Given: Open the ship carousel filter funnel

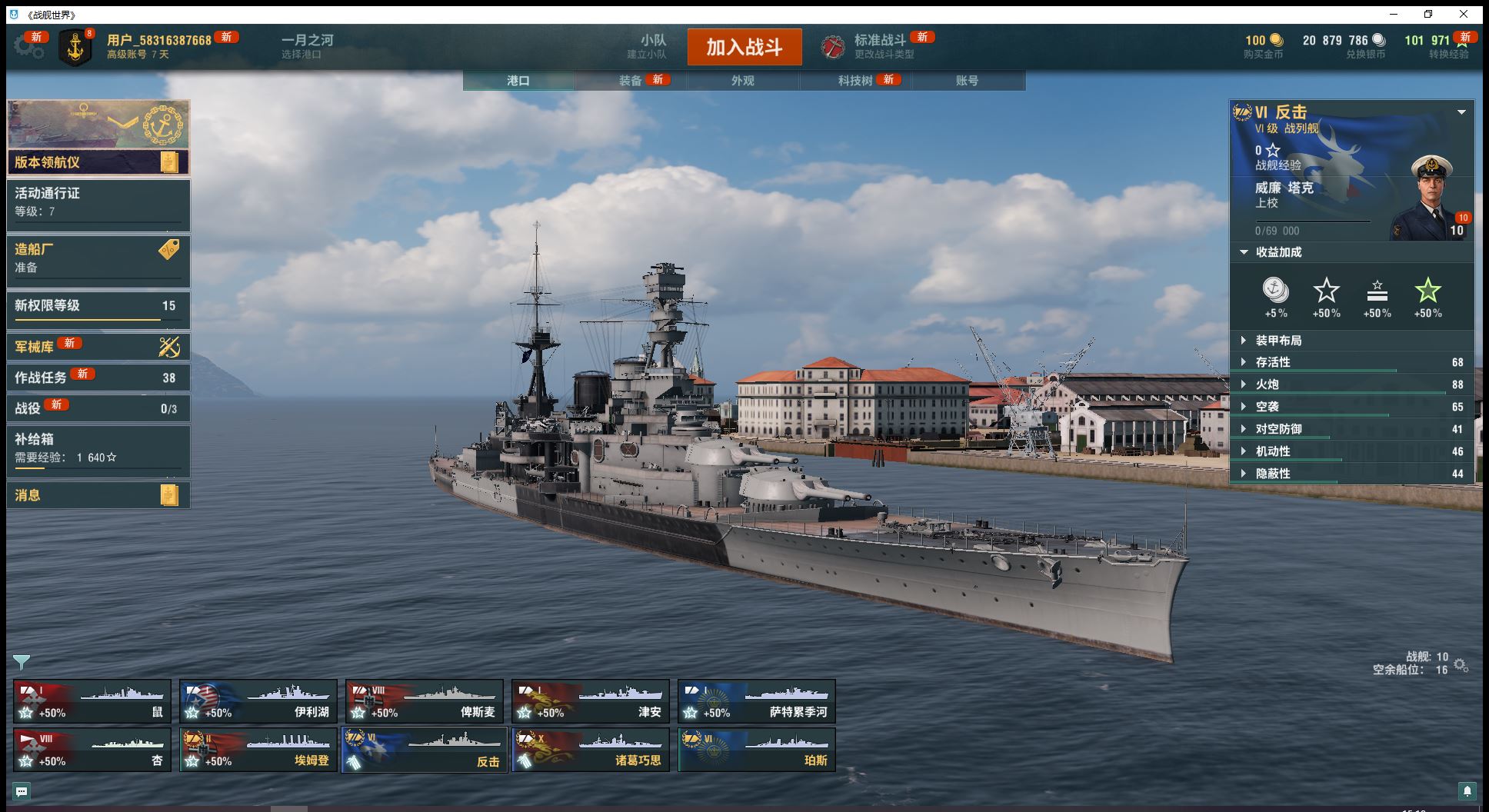Looking at the screenshot, I should [22, 662].
